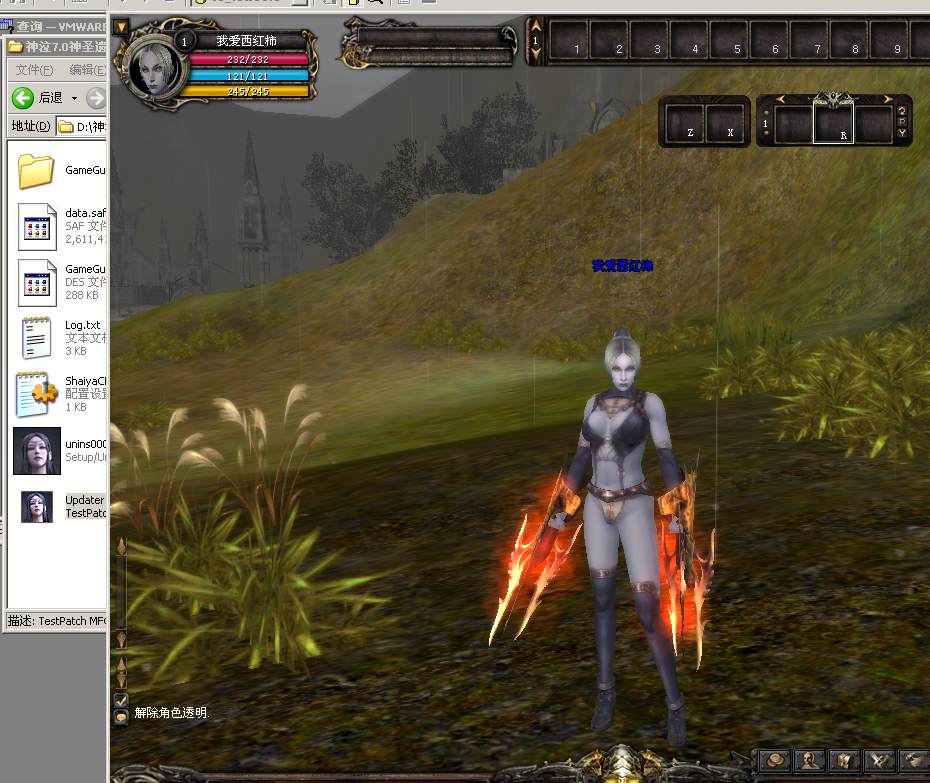Cycle side skill bar with left arrow

pos(782,99)
